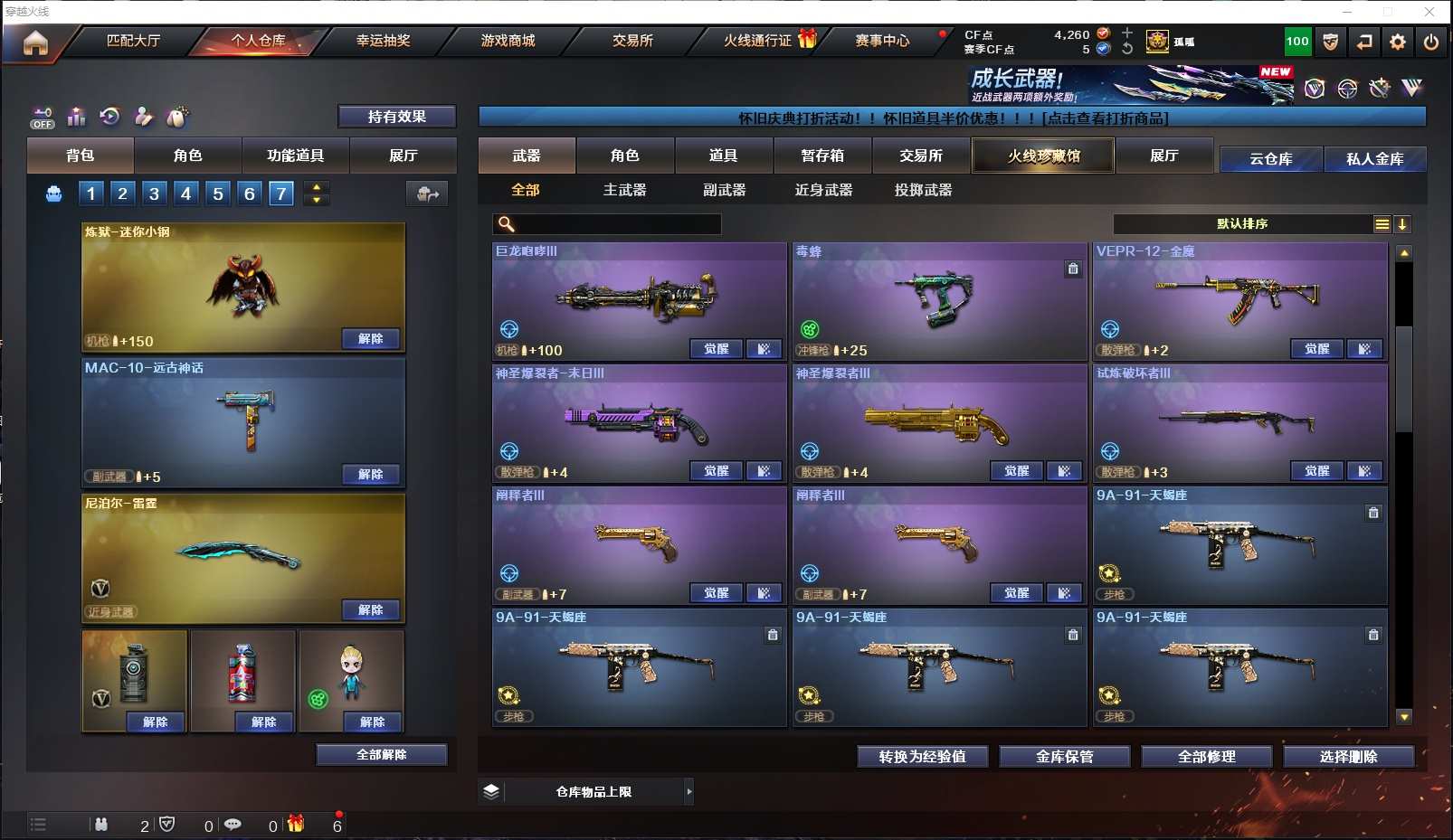The width and height of the screenshot is (1453, 840).
Task: Open the settings gear icon
Action: [x=1398, y=42]
